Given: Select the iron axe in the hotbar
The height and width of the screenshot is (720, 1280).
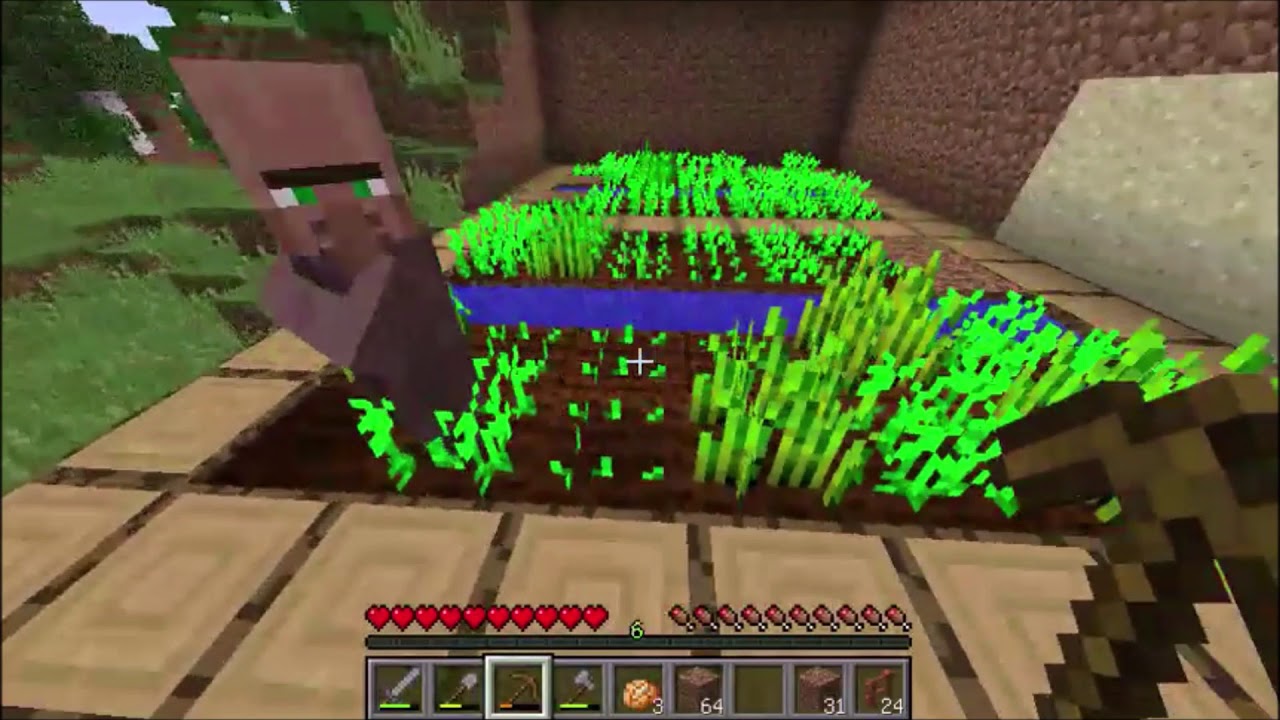Looking at the screenshot, I should point(576,684).
